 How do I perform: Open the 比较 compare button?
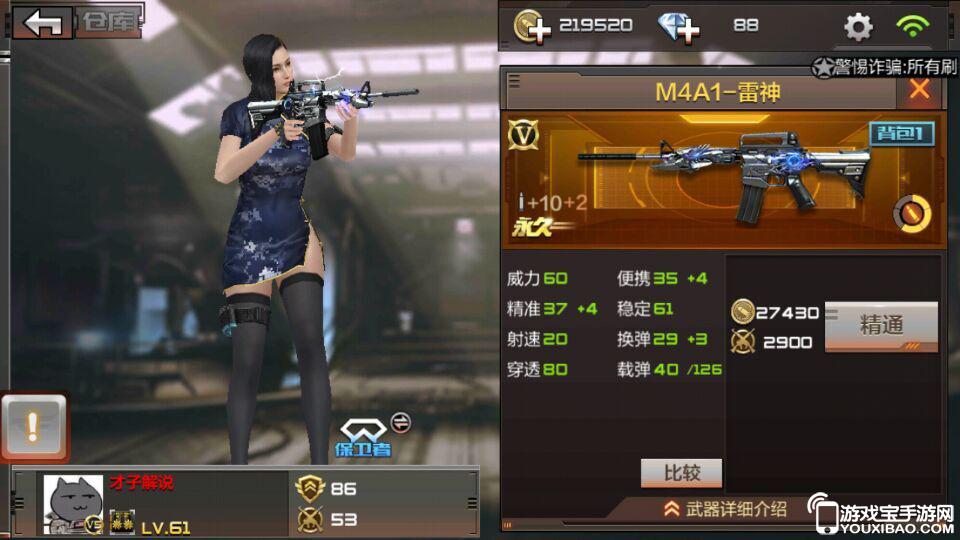click(x=681, y=472)
